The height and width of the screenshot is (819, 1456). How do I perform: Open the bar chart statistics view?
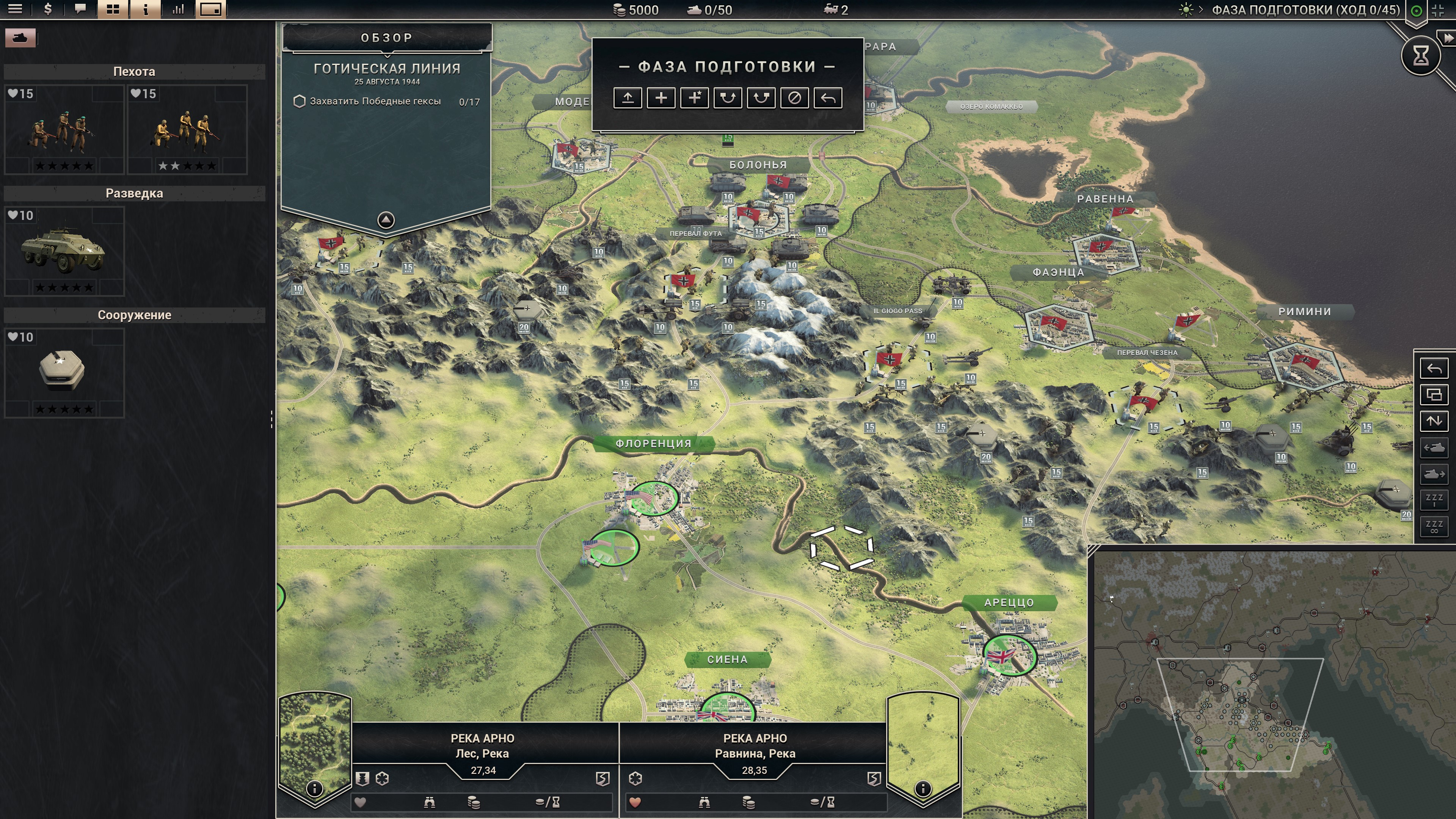tap(178, 9)
